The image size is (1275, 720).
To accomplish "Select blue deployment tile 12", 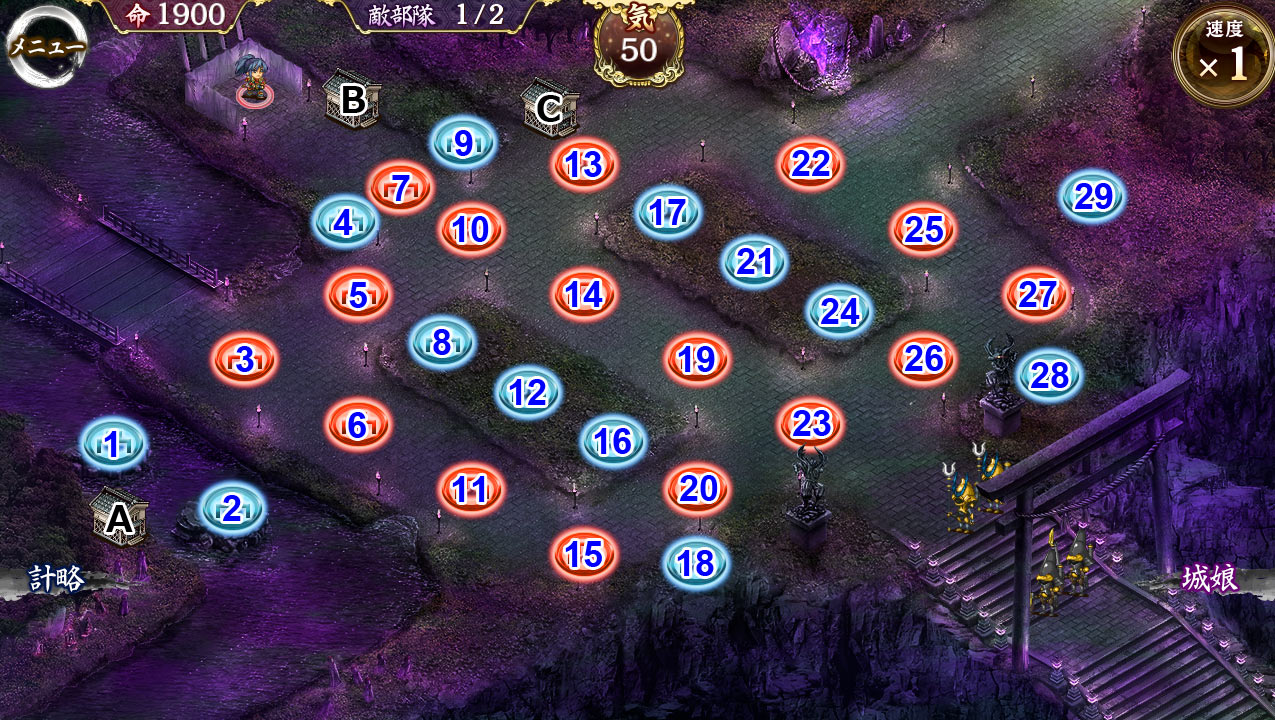I will tap(527, 392).
